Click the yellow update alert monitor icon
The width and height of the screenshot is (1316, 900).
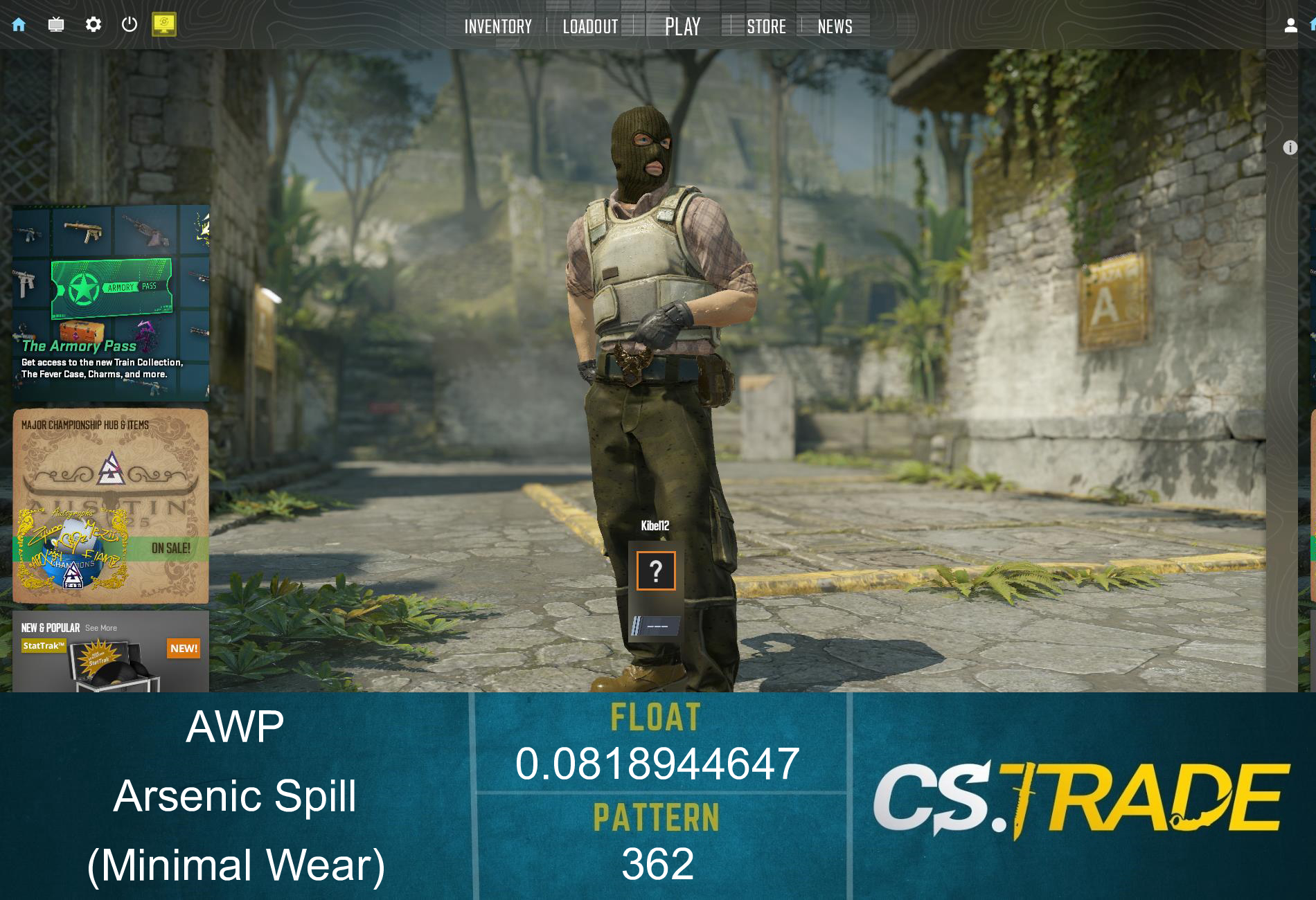coord(165,24)
